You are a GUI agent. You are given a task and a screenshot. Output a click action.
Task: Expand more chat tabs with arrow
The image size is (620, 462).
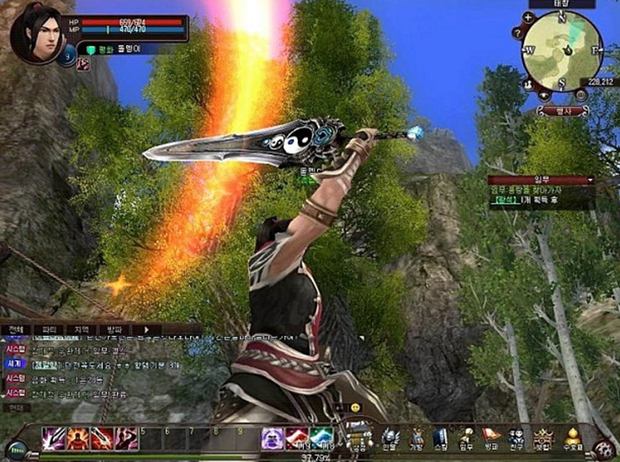coord(148,329)
